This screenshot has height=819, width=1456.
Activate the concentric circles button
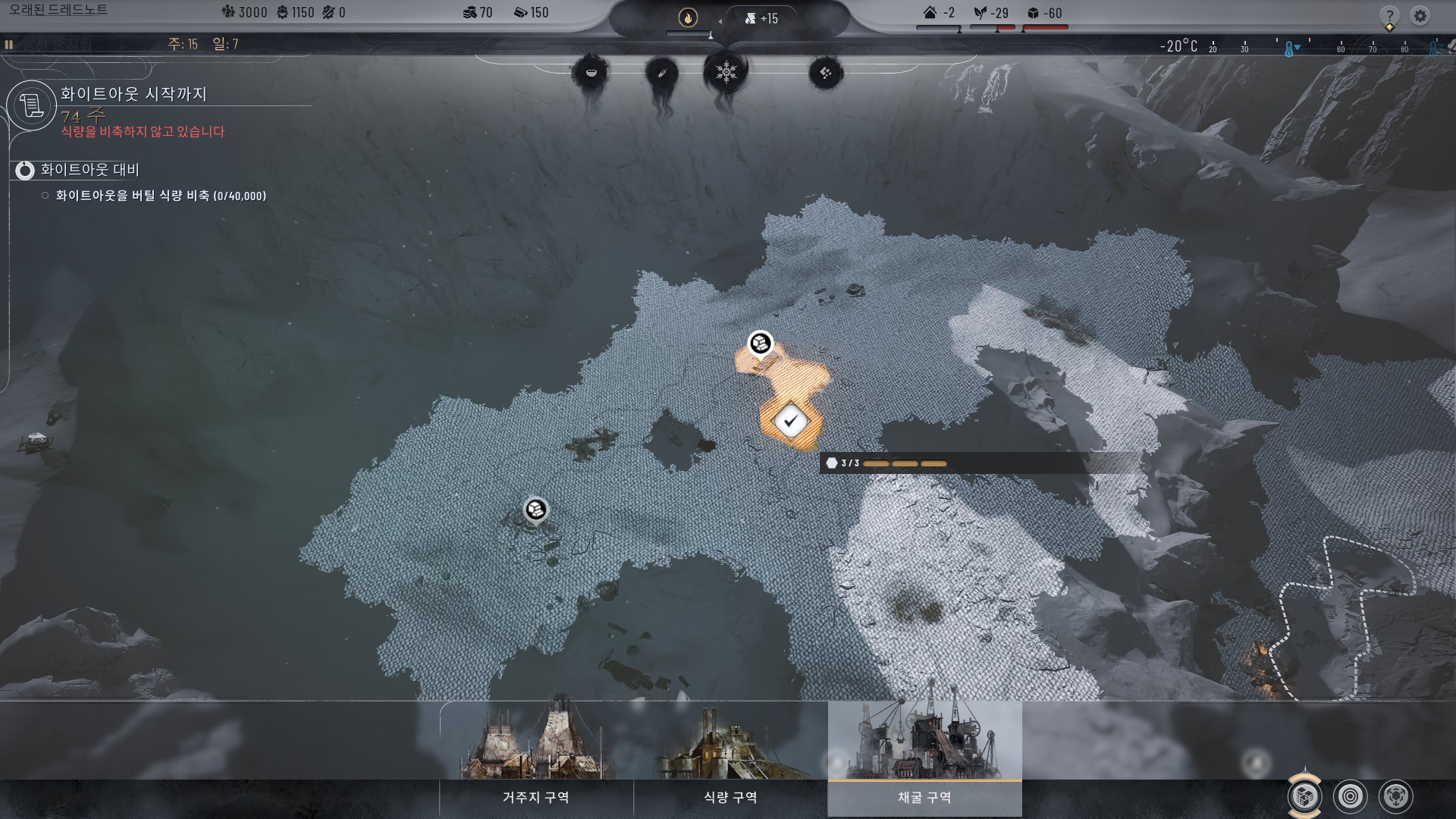coord(1350,796)
